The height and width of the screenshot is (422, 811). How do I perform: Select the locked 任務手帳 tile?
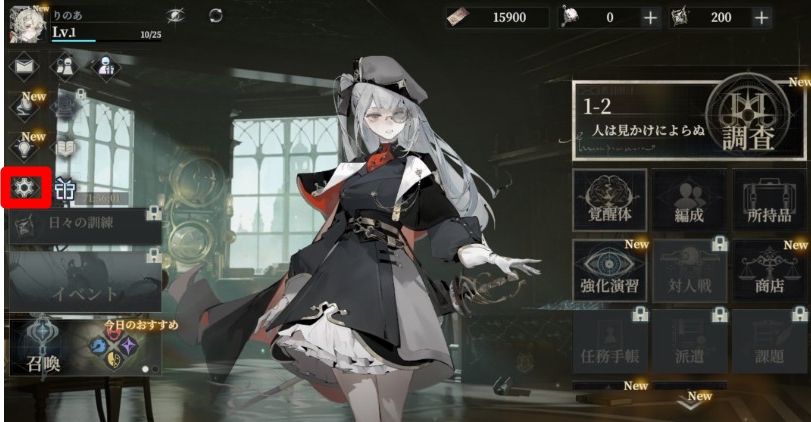[x=609, y=342]
